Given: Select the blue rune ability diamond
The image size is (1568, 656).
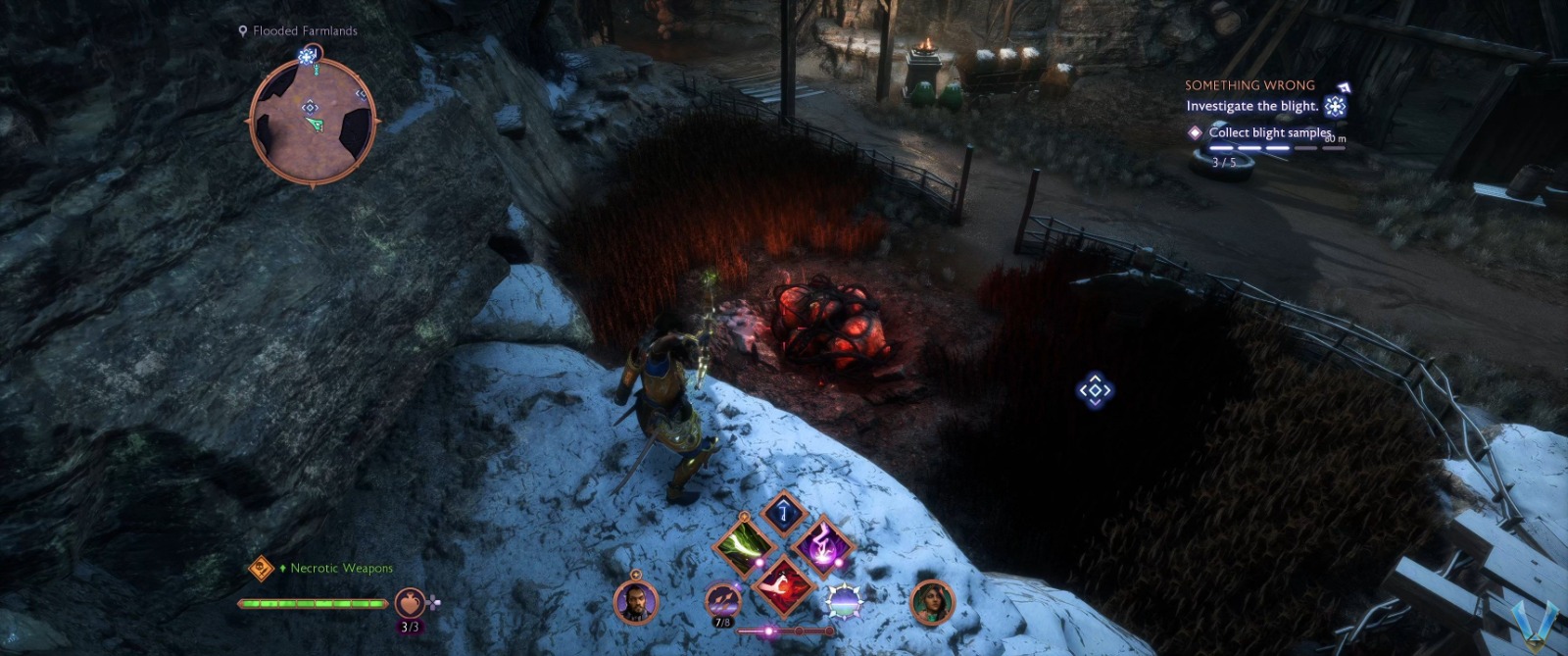Looking at the screenshot, I should tap(783, 511).
